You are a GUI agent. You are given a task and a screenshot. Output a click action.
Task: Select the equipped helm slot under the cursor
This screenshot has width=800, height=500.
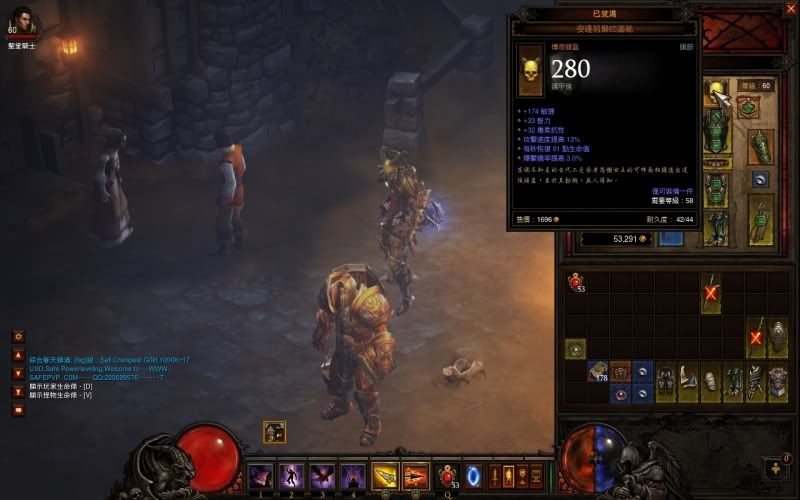point(718,93)
